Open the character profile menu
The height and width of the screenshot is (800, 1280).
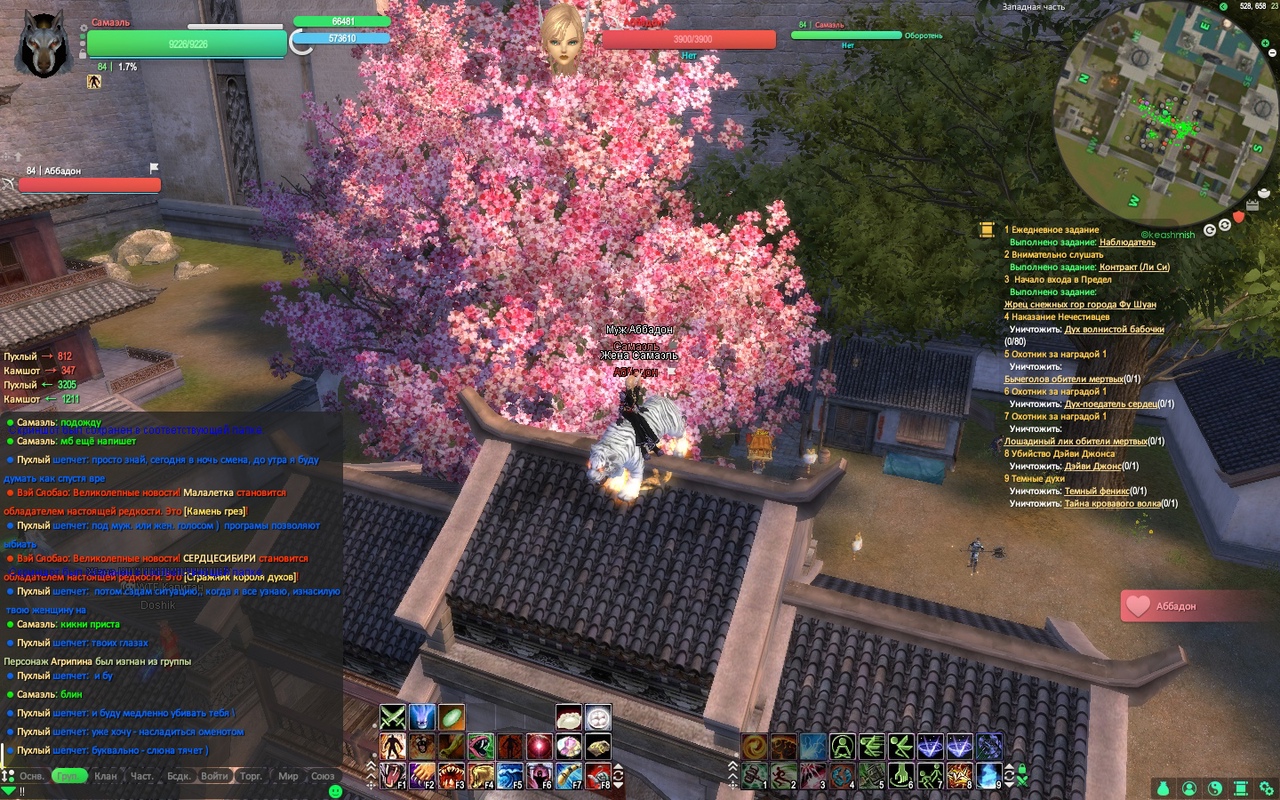pos(1189,788)
